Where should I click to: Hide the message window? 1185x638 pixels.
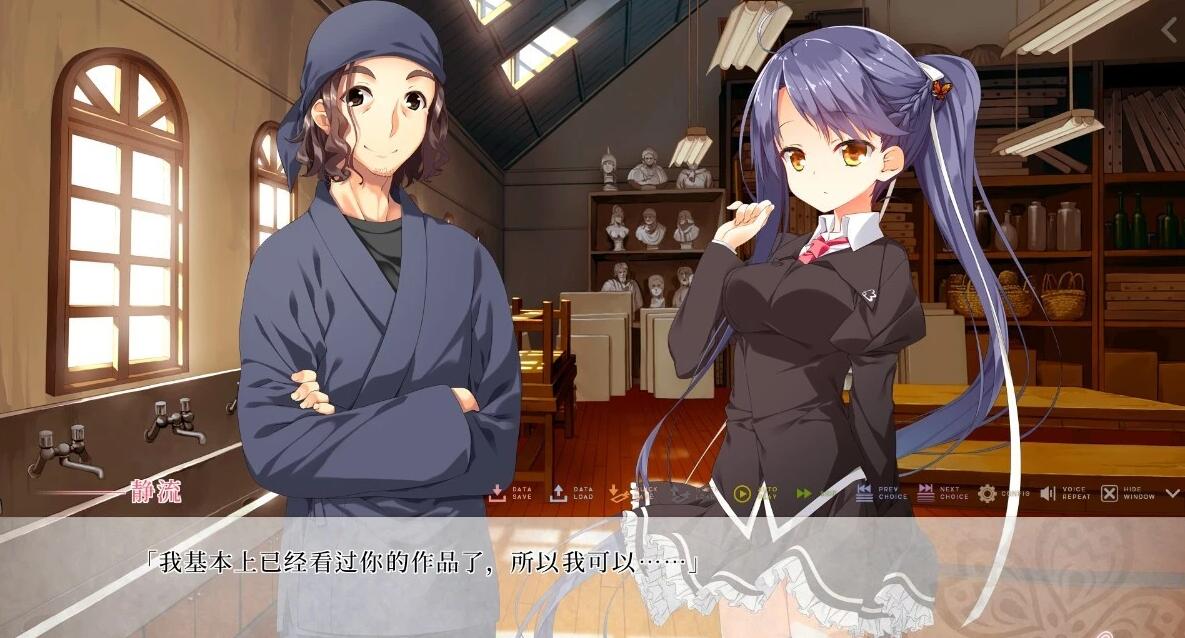[1126, 493]
